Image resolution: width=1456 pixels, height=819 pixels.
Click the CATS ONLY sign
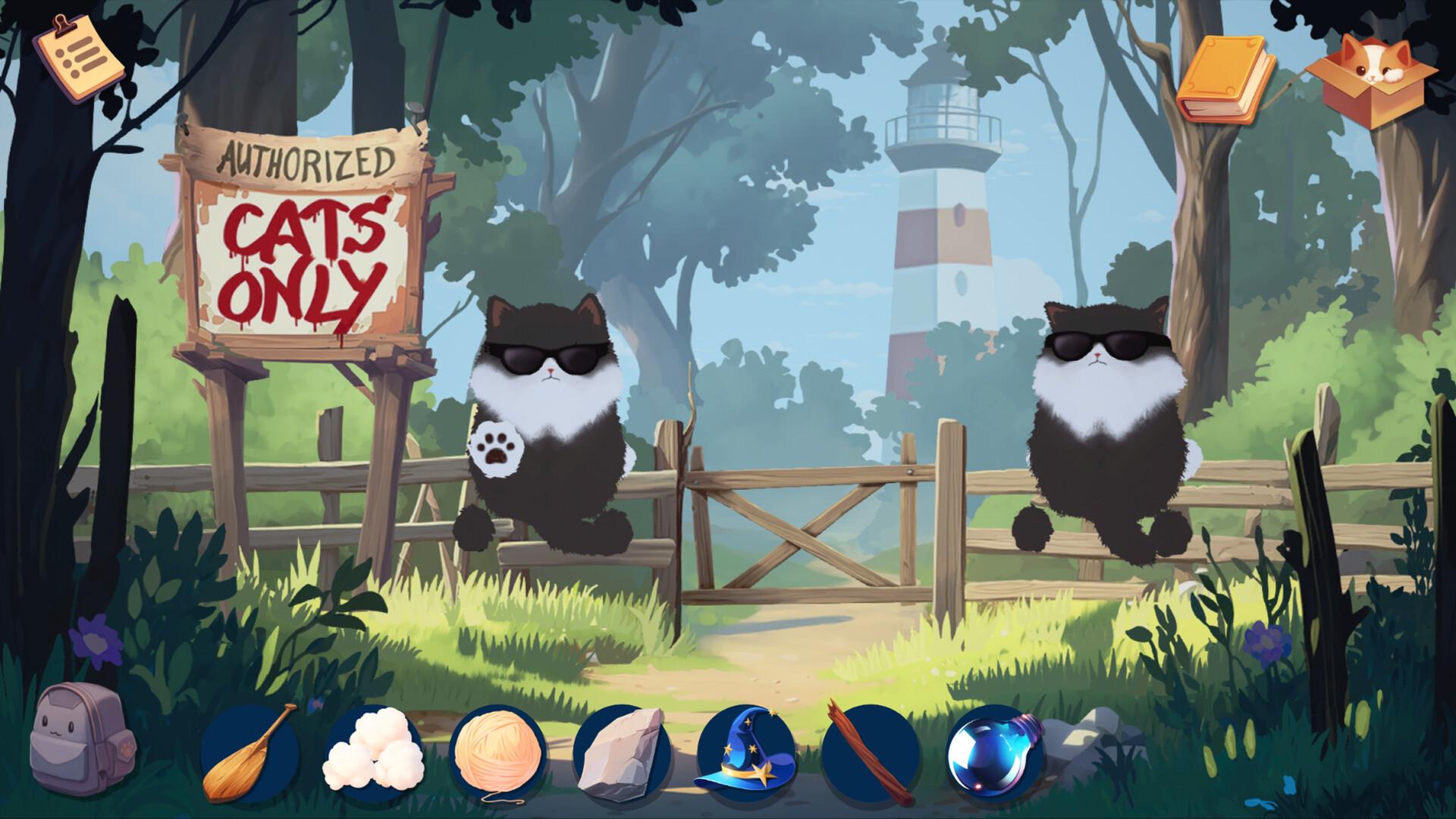click(303, 258)
